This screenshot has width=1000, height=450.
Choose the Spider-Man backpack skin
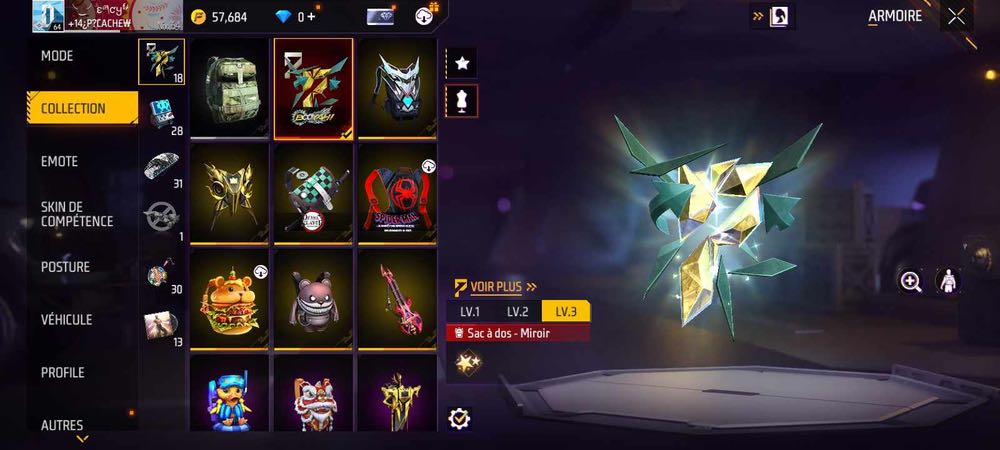pos(397,192)
